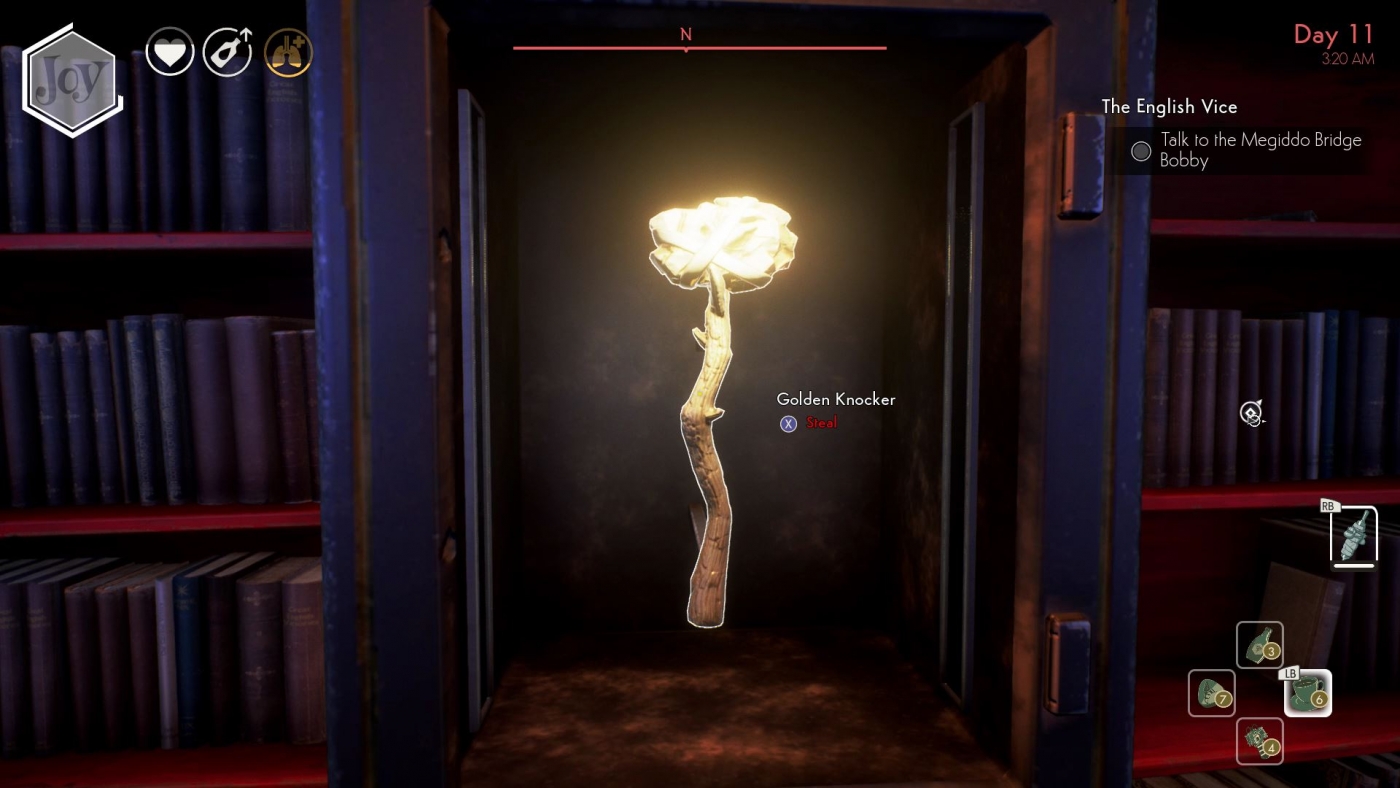Click the bottle buff status icon
Viewport: 1400px width, 788px height.
[x=227, y=51]
